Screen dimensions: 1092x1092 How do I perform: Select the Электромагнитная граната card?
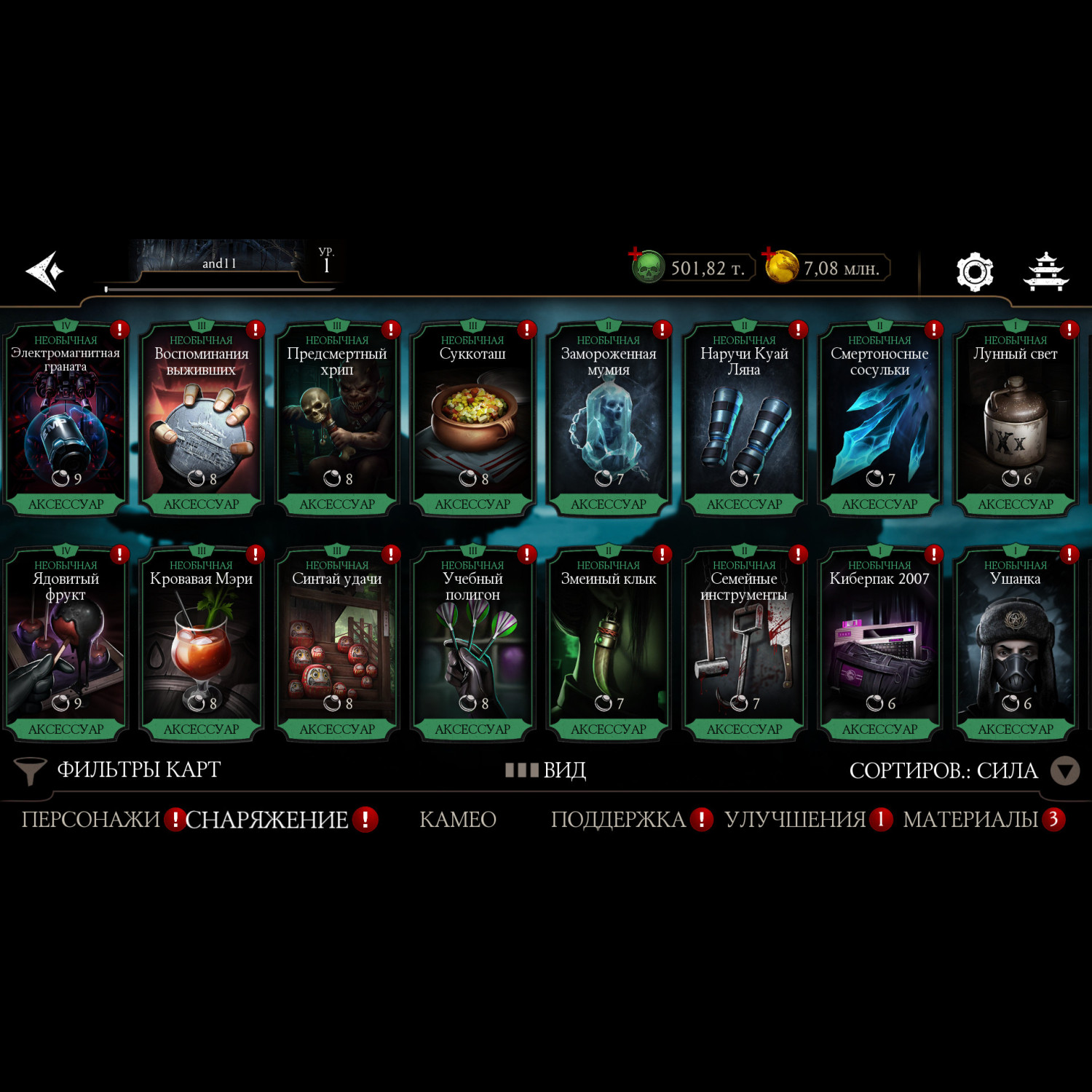coord(66,419)
